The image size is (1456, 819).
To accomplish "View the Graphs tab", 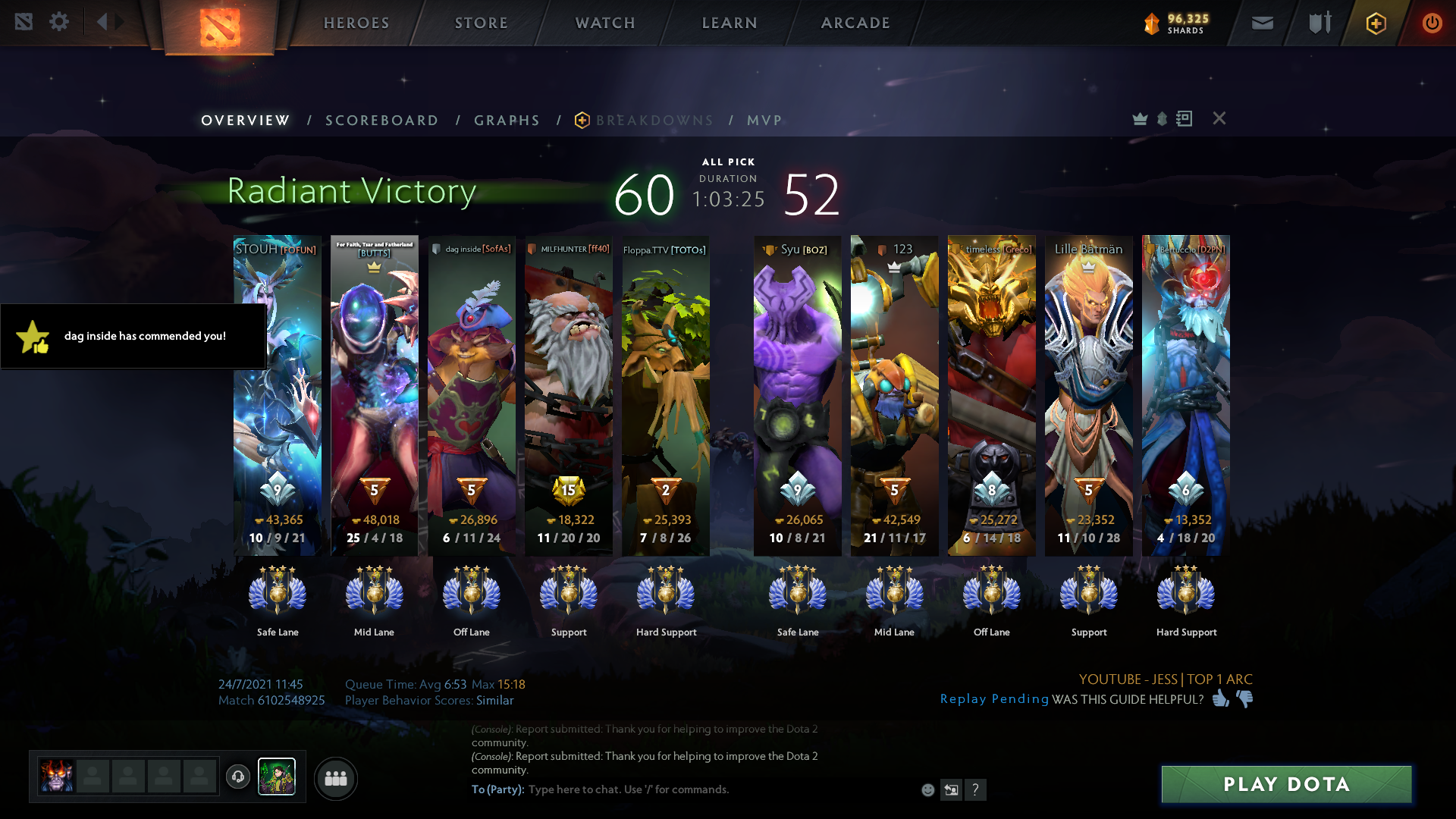I will 507,121.
